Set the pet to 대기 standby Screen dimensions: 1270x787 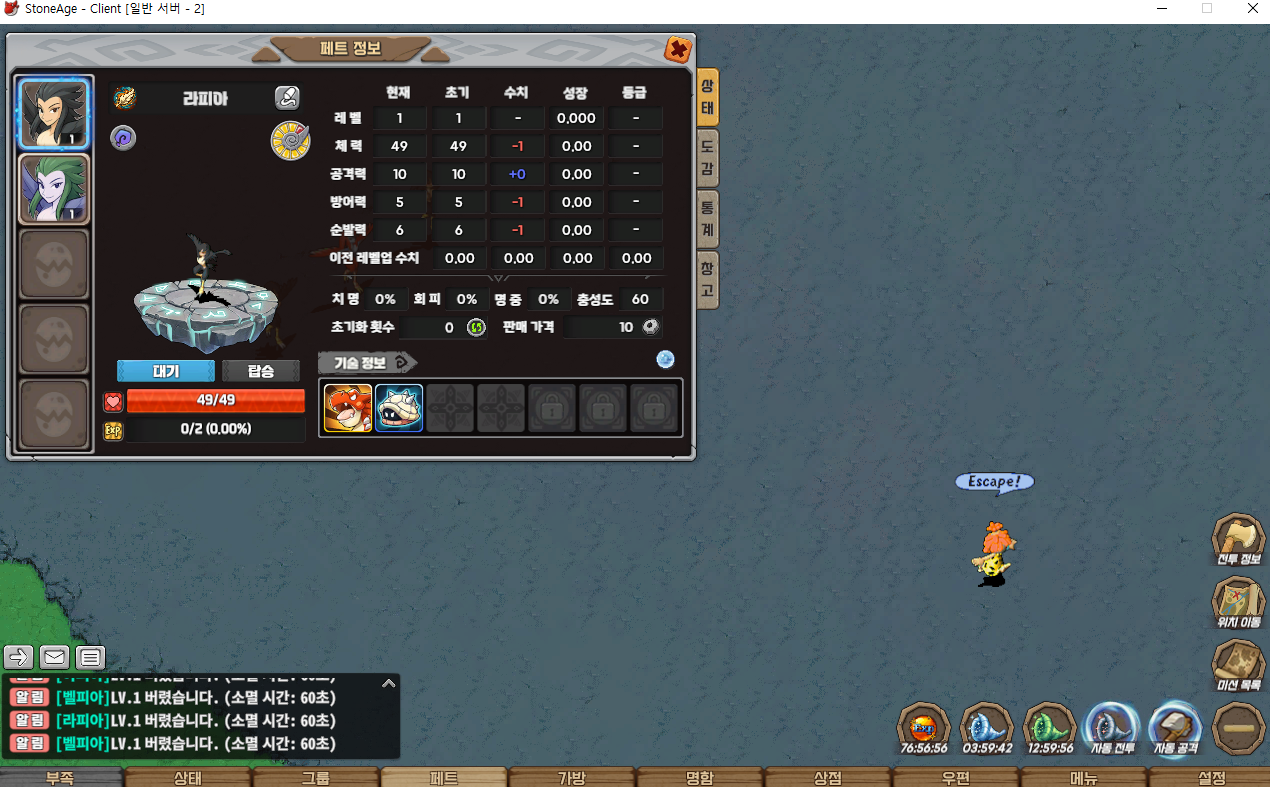[x=166, y=371]
